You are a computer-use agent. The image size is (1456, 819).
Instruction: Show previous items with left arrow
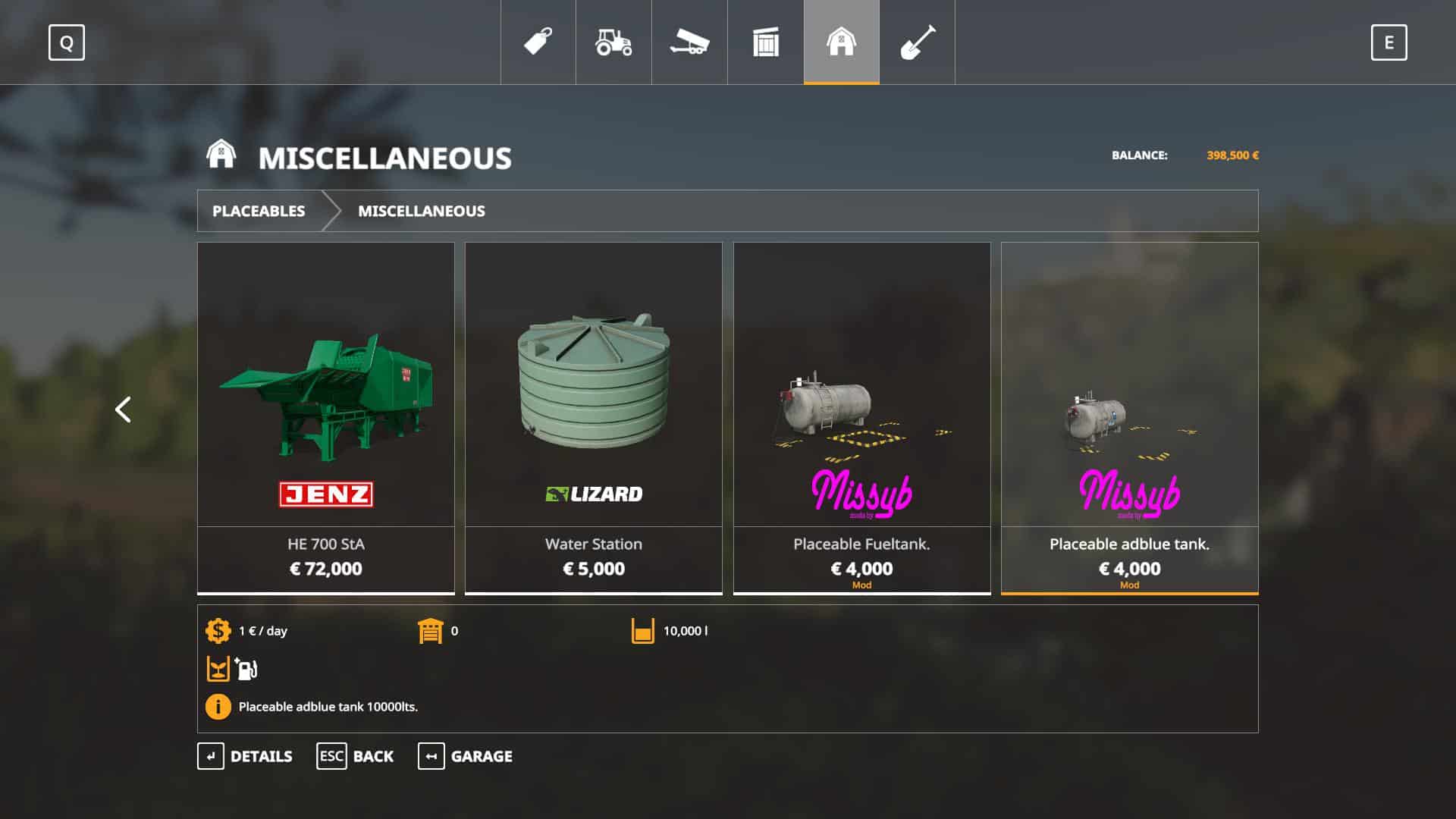coord(123,409)
